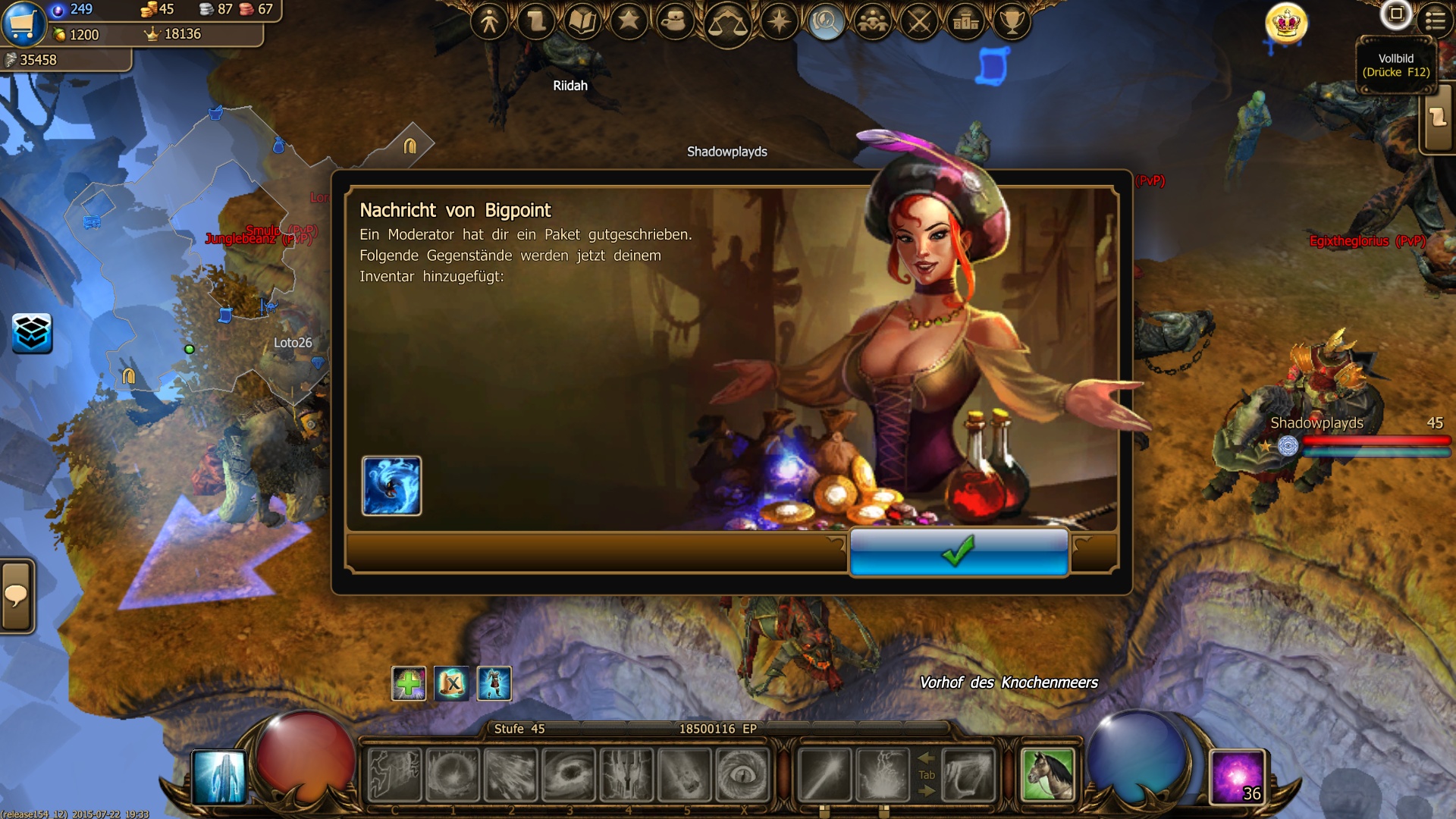Screen dimensions: 1456x819
Task: Use the purple essence slot showing 36
Action: (x=1238, y=777)
